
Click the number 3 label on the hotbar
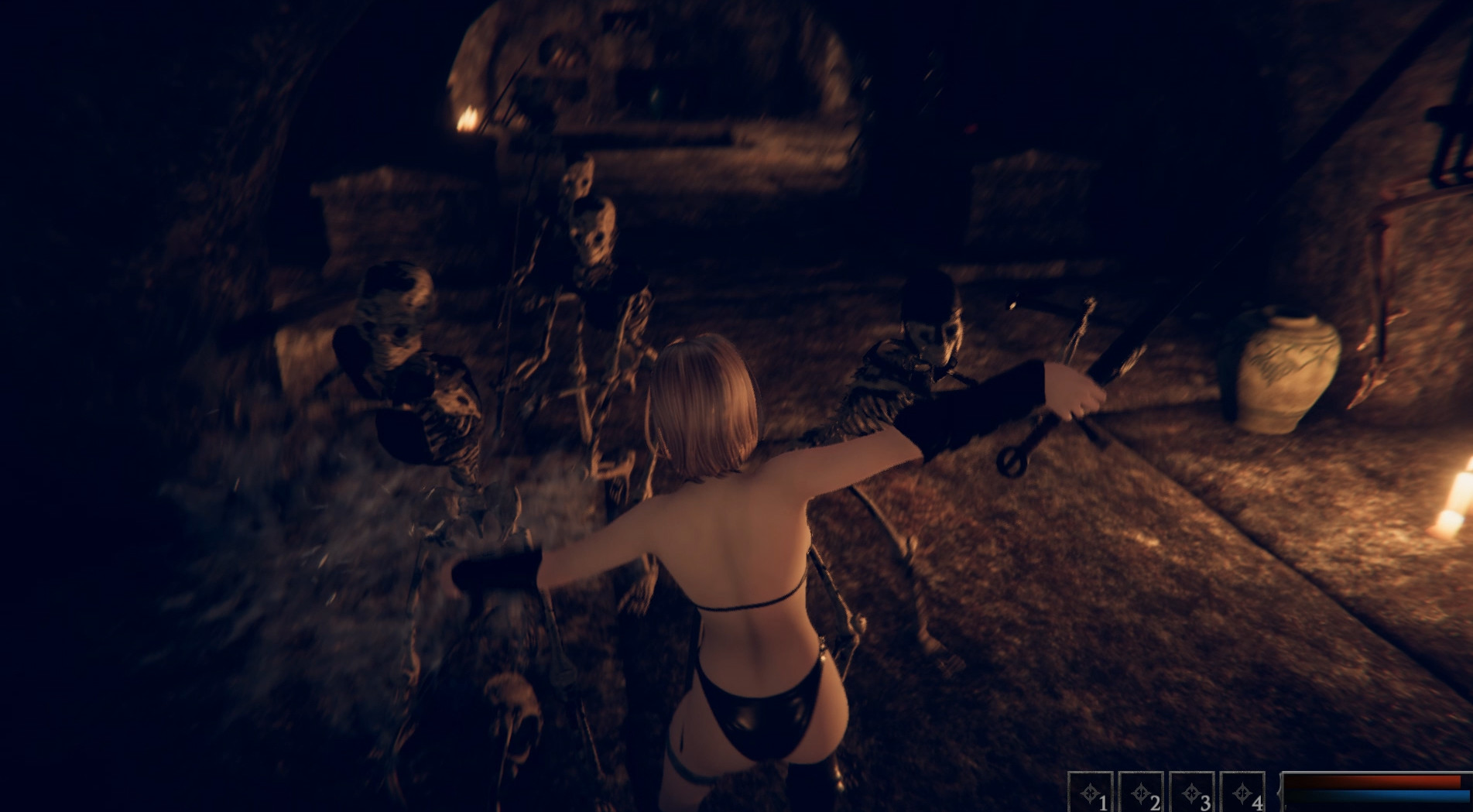coord(1206,803)
